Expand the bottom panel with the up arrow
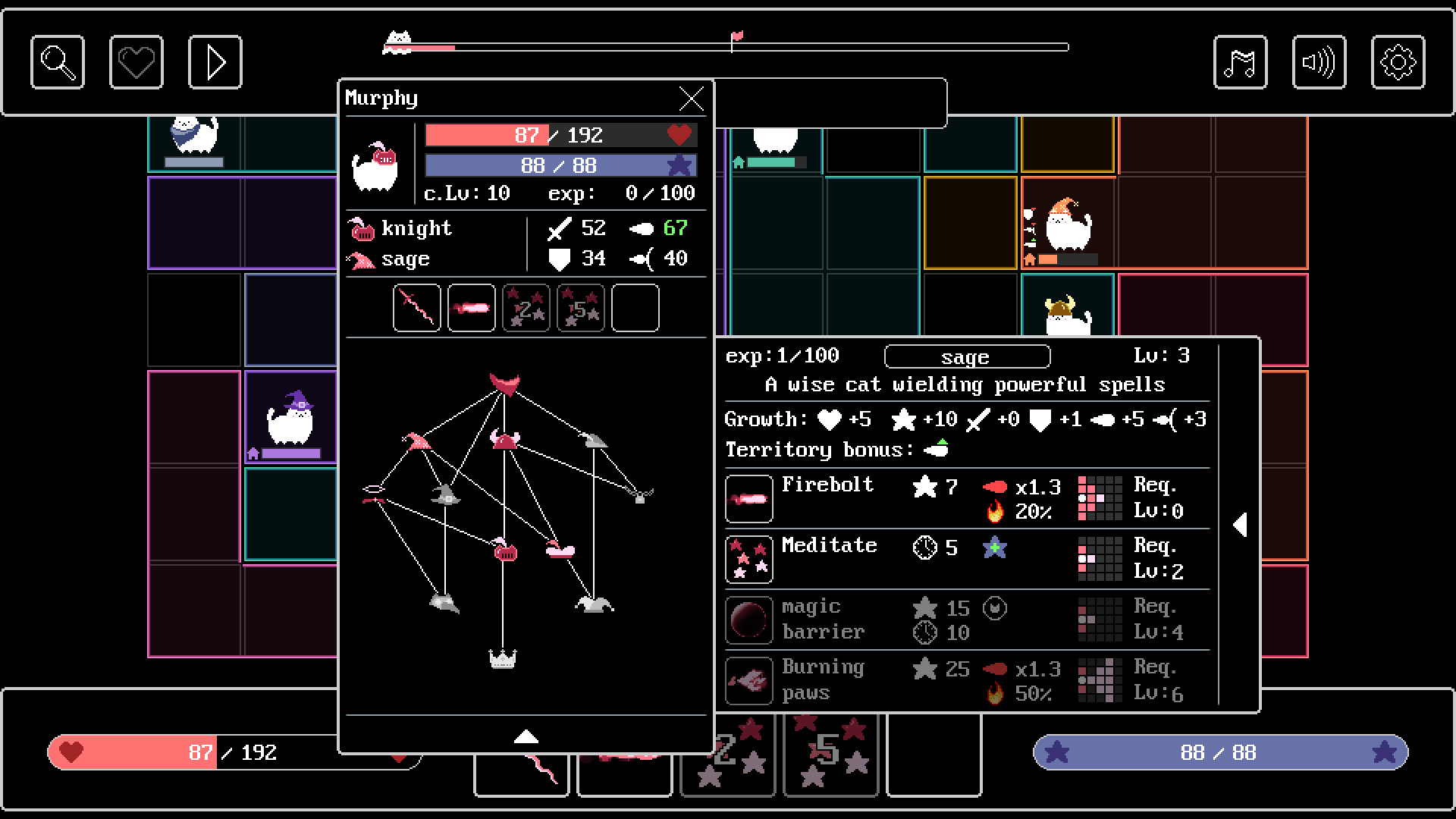Screen dimensions: 1456x819 point(528,736)
